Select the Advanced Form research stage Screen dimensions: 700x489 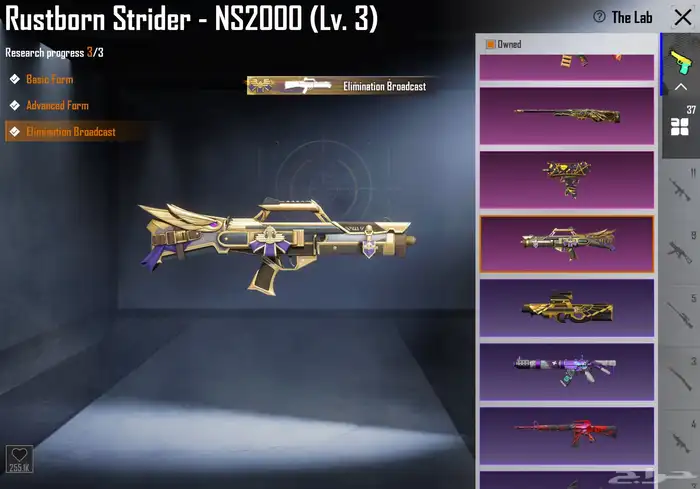click(x=57, y=105)
